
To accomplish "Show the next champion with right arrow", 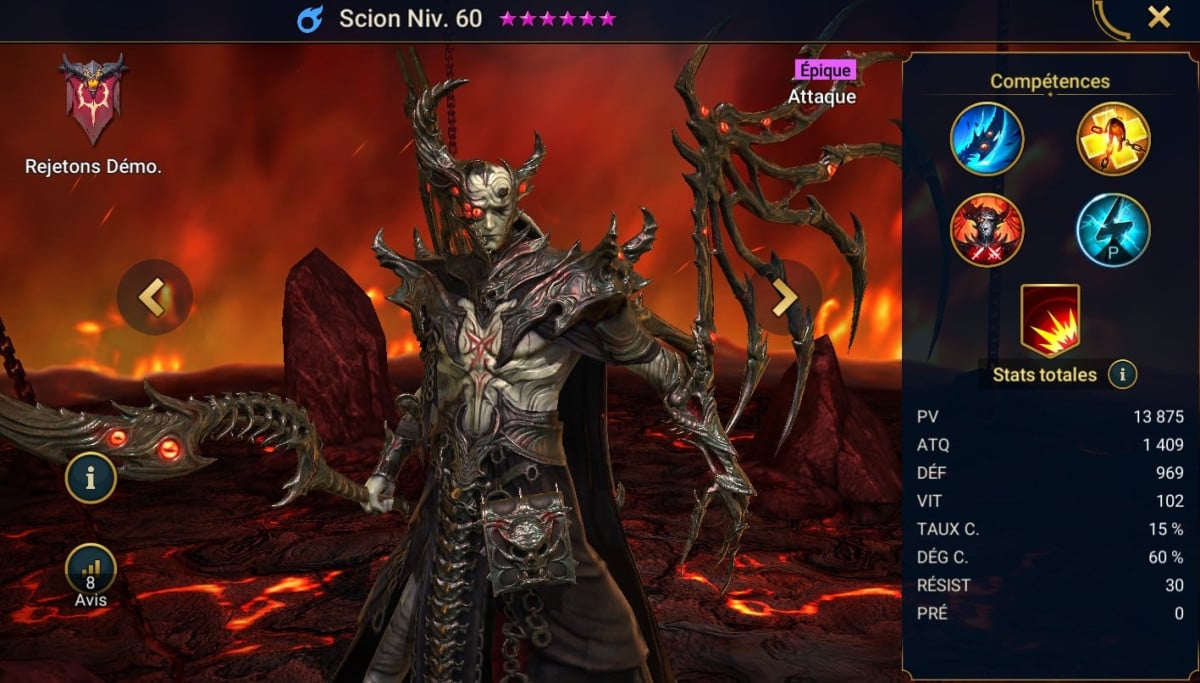I will coord(784,297).
